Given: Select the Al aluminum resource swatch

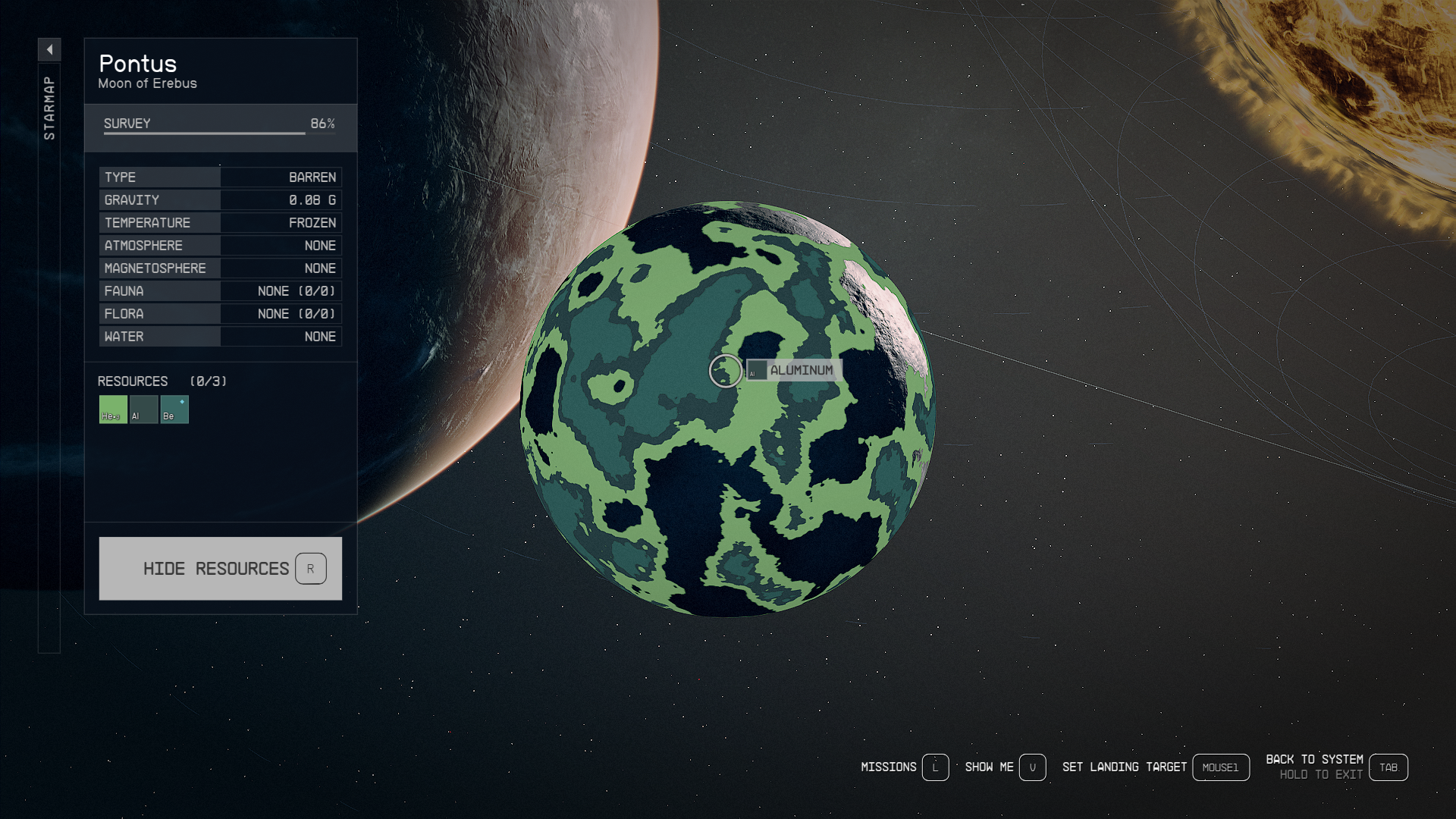Looking at the screenshot, I should (143, 409).
